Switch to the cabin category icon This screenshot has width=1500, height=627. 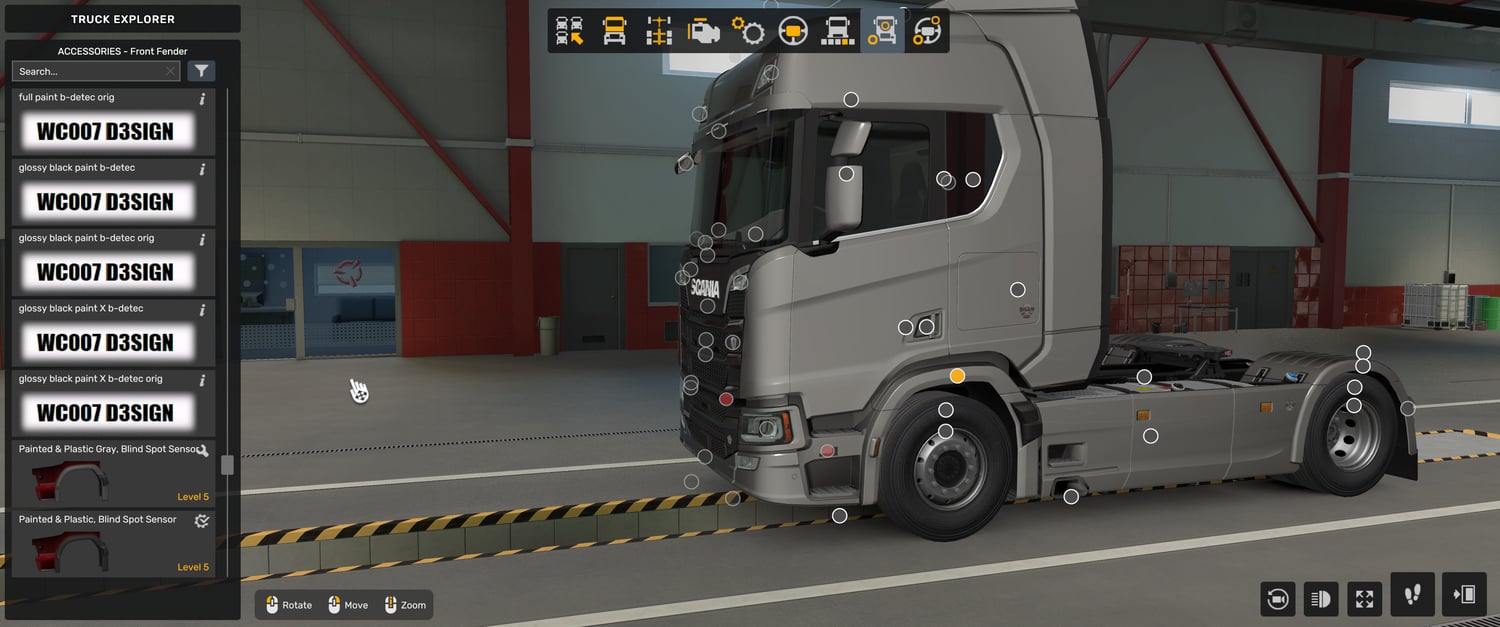pos(614,32)
